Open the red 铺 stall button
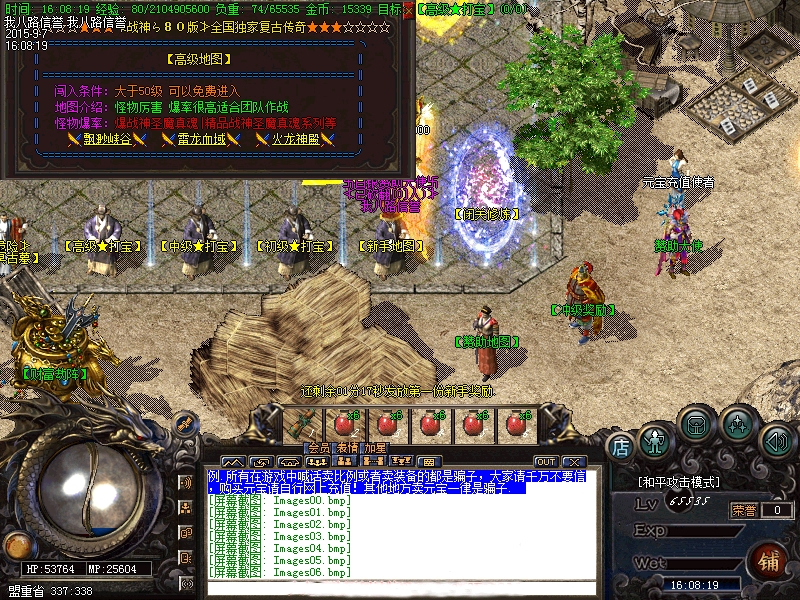 click(768, 559)
